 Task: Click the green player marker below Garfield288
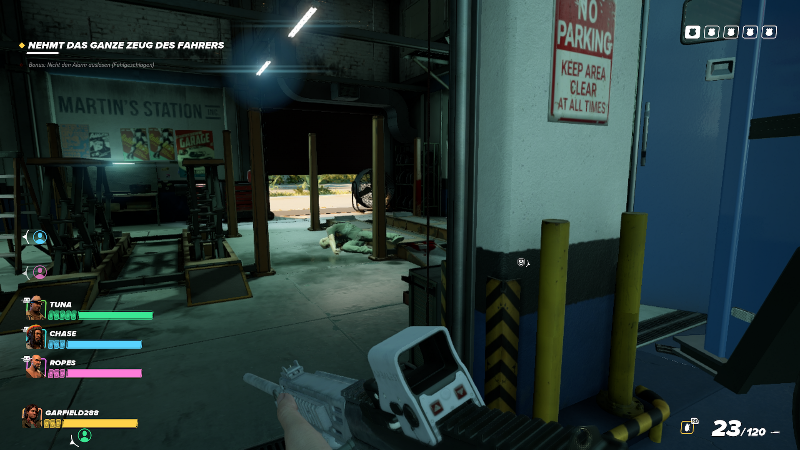point(84,435)
